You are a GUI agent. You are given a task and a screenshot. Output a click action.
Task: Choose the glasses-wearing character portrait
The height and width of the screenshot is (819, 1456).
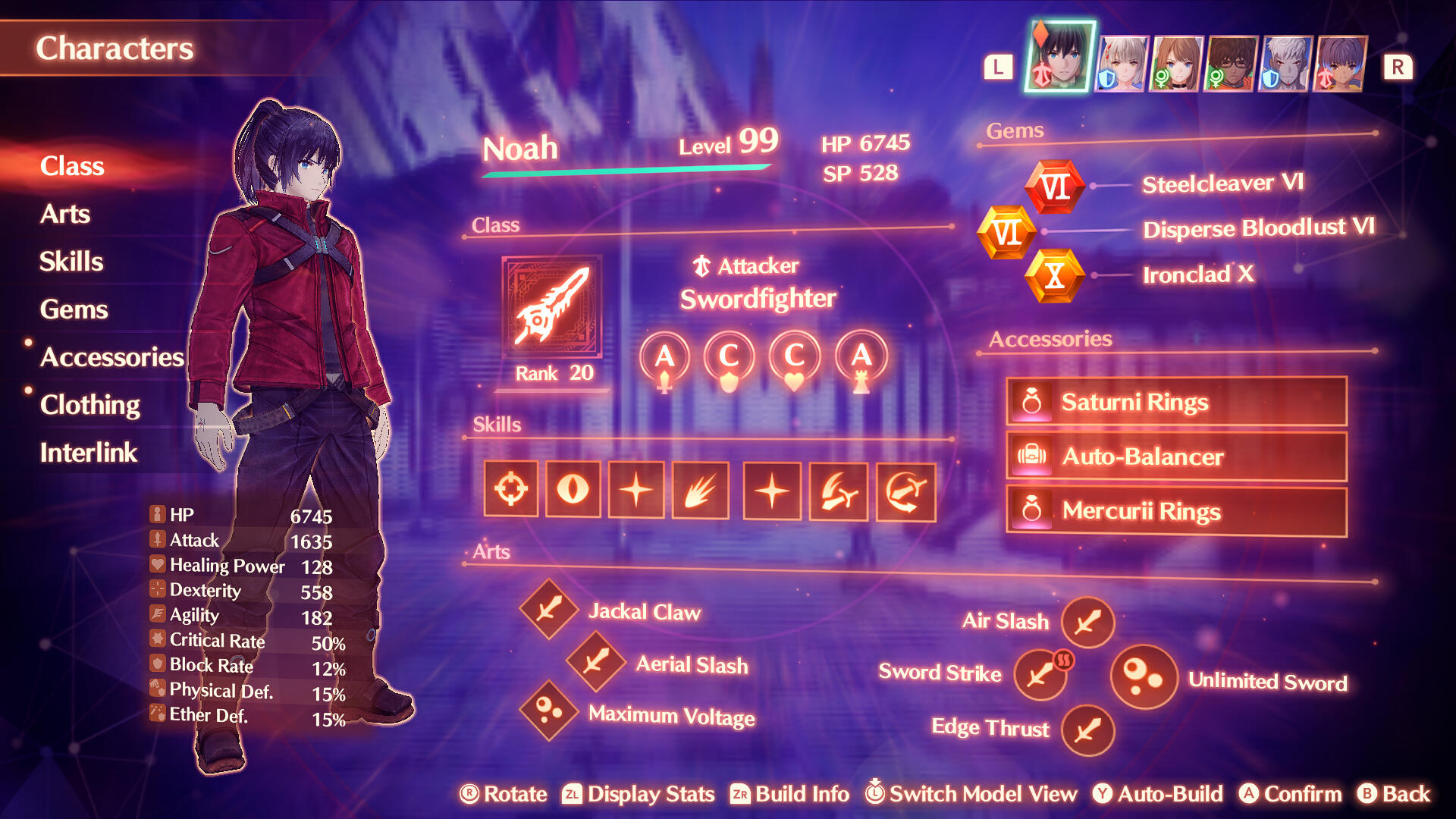tap(1232, 64)
